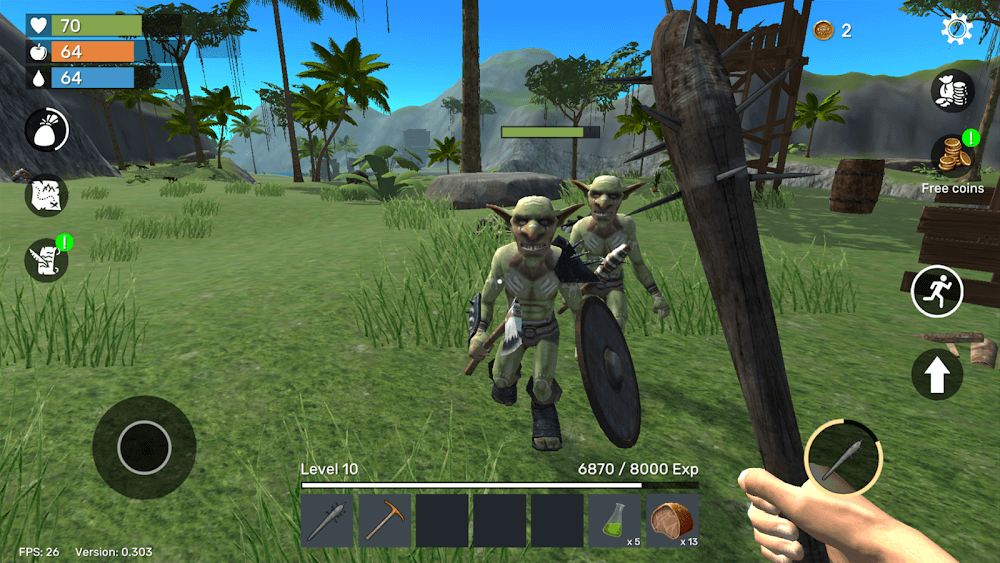1000x563 pixels.
Task: Open the quest icon with green alert
Action: pos(46,260)
